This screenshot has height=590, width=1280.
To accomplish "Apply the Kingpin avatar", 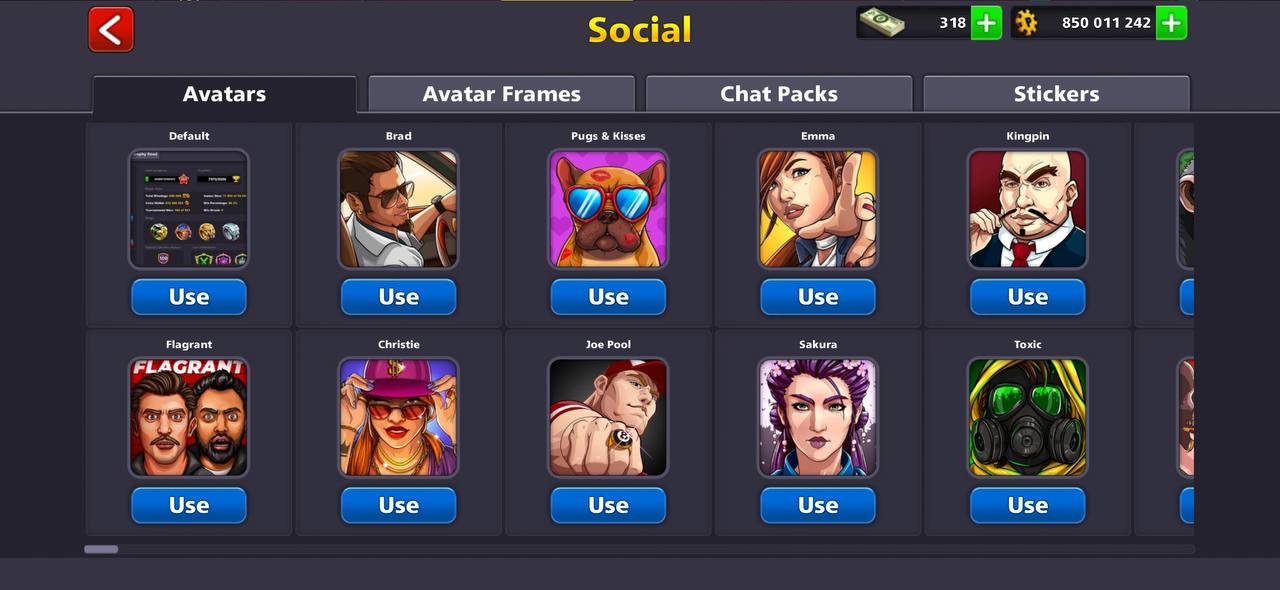I will [x=1027, y=297].
